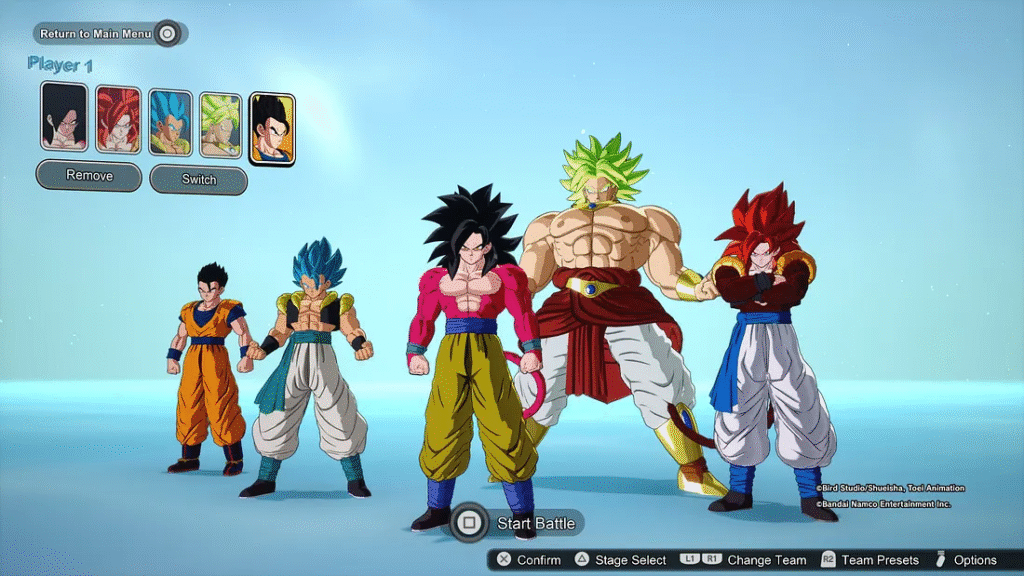Select the highlighted Gohan portrait
Viewport: 1024px width, 576px height.
click(x=272, y=129)
